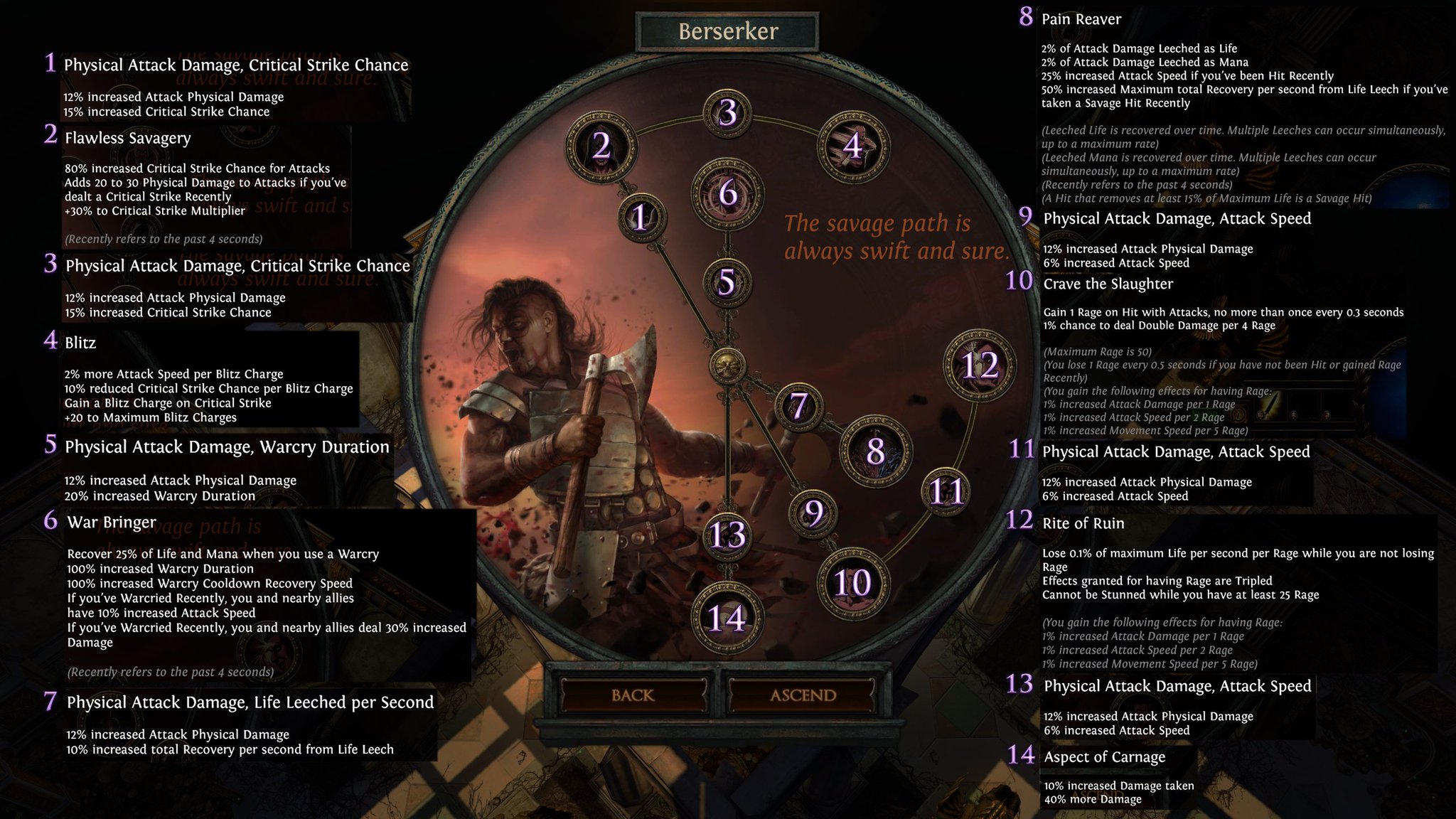This screenshot has height=819, width=1456.
Task: Click the Back button
Action: click(635, 695)
